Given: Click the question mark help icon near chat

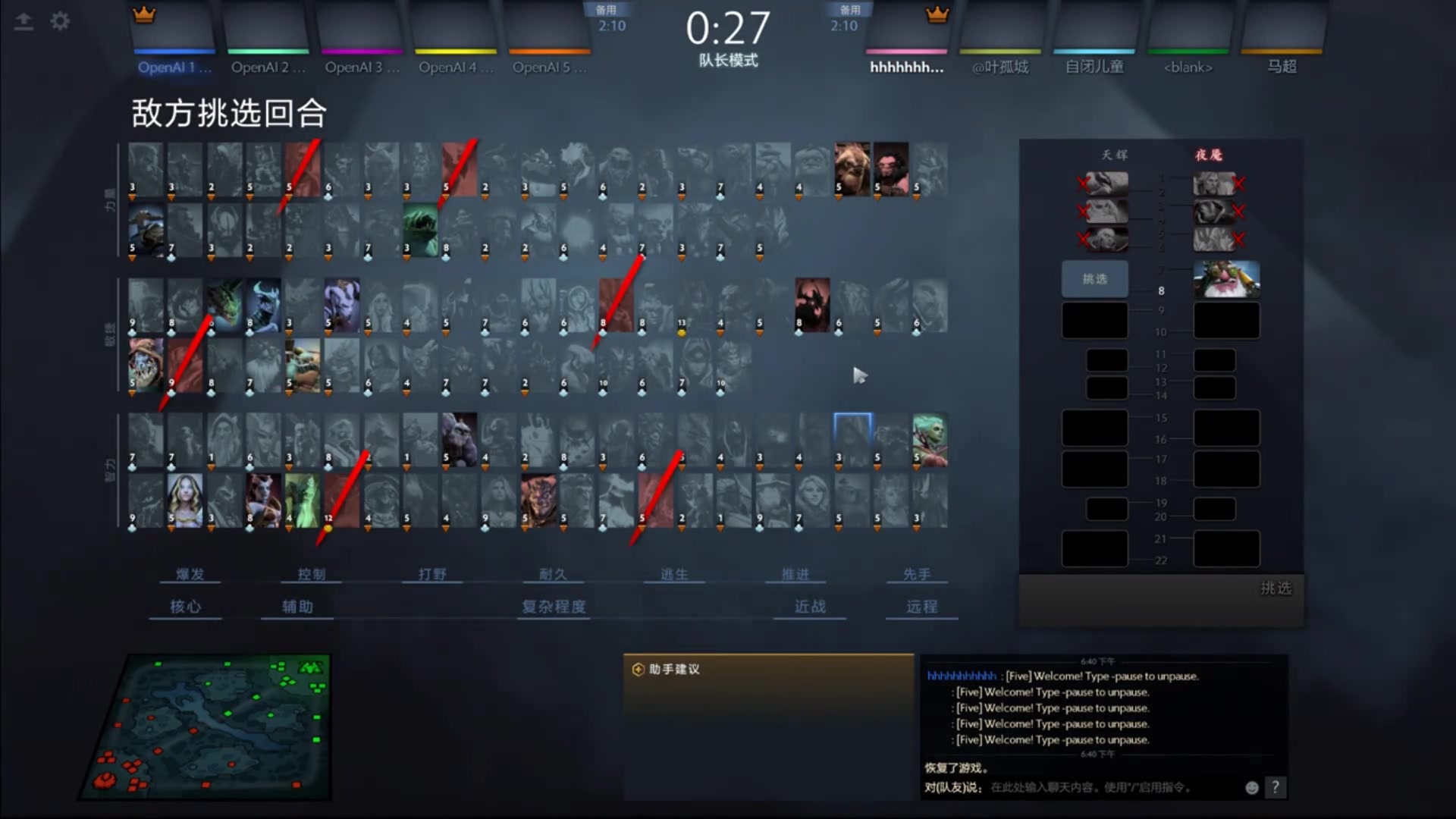Looking at the screenshot, I should coord(1276,788).
